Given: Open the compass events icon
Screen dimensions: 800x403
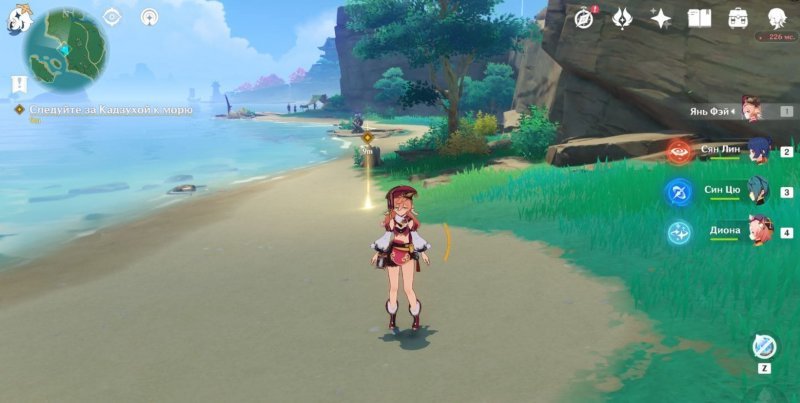Looking at the screenshot, I should coord(585,17).
